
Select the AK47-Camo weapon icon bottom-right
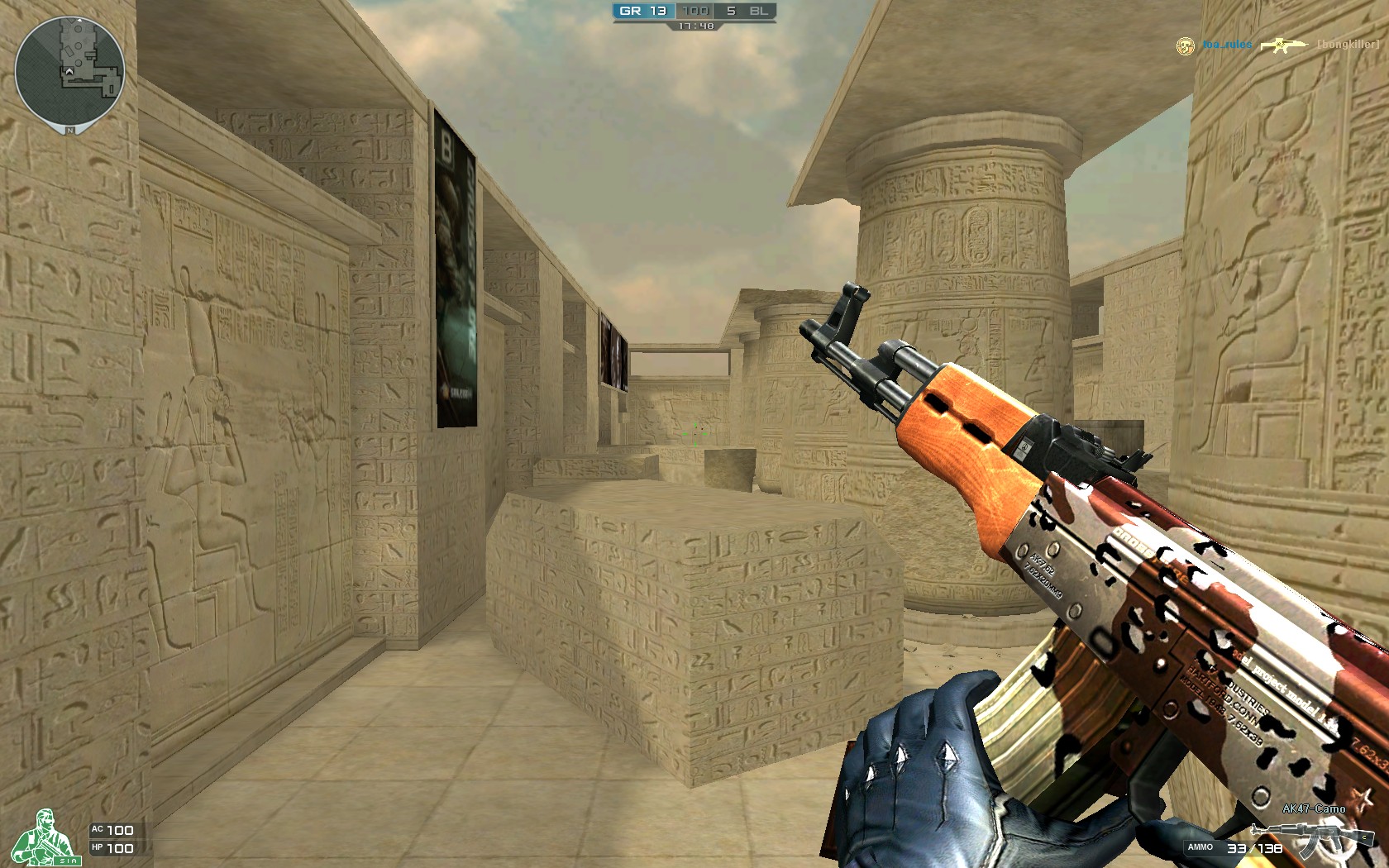point(1313,835)
